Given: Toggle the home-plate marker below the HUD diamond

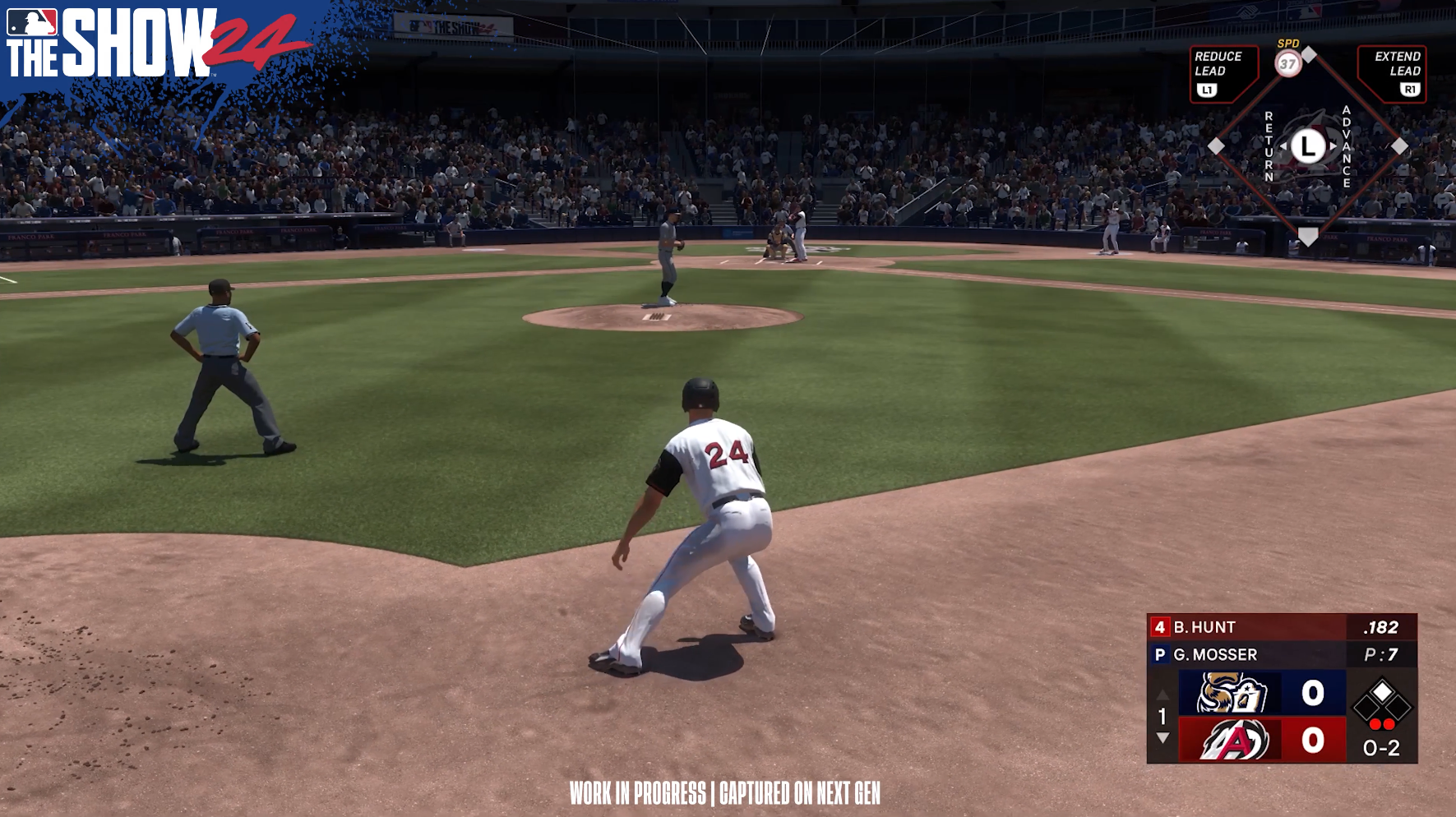Looking at the screenshot, I should pyautogui.click(x=1309, y=237).
